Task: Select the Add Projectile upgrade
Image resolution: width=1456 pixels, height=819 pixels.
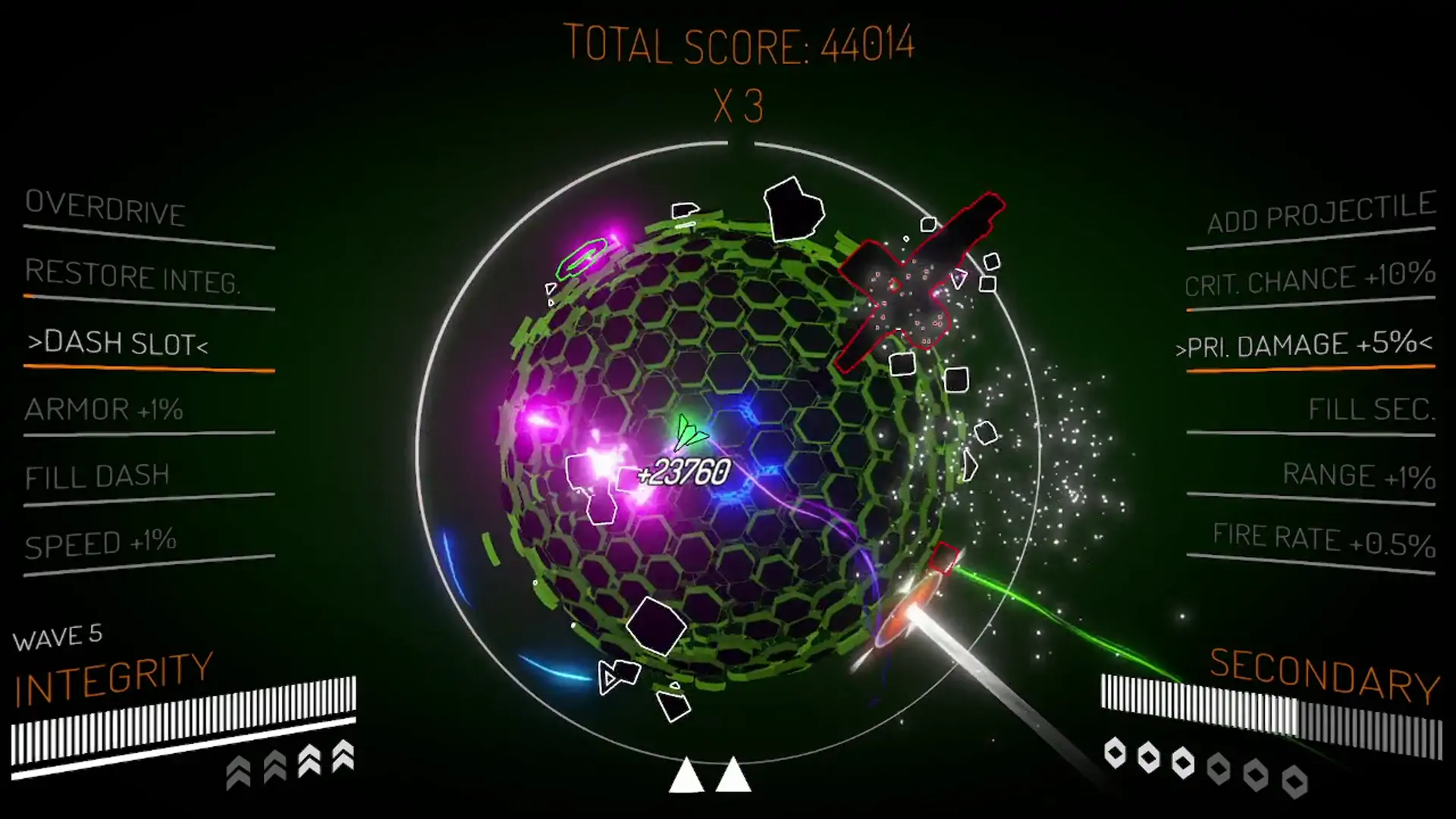Action: (1320, 213)
